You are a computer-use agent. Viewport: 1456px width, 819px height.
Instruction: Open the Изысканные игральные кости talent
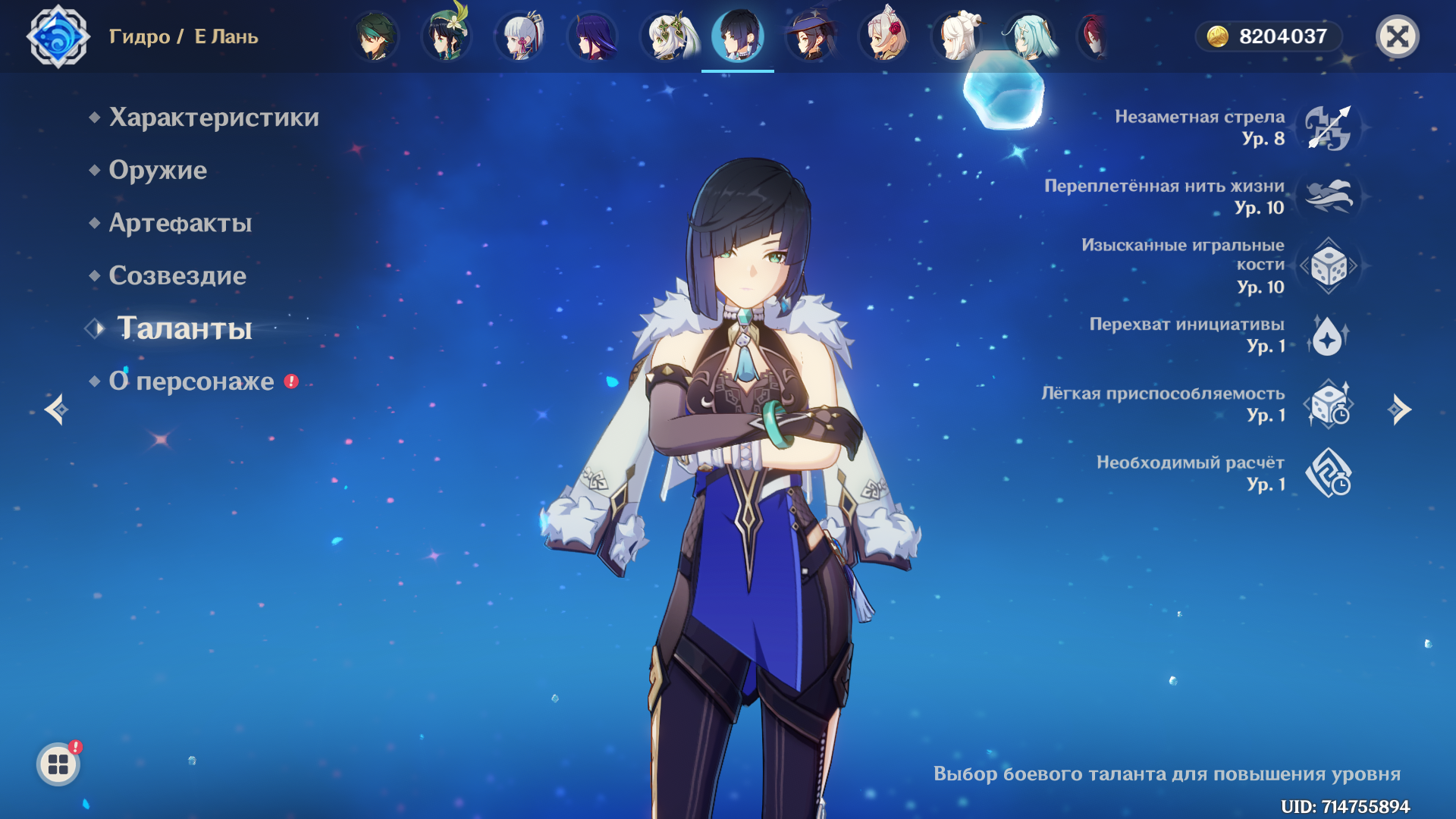pos(1329,266)
